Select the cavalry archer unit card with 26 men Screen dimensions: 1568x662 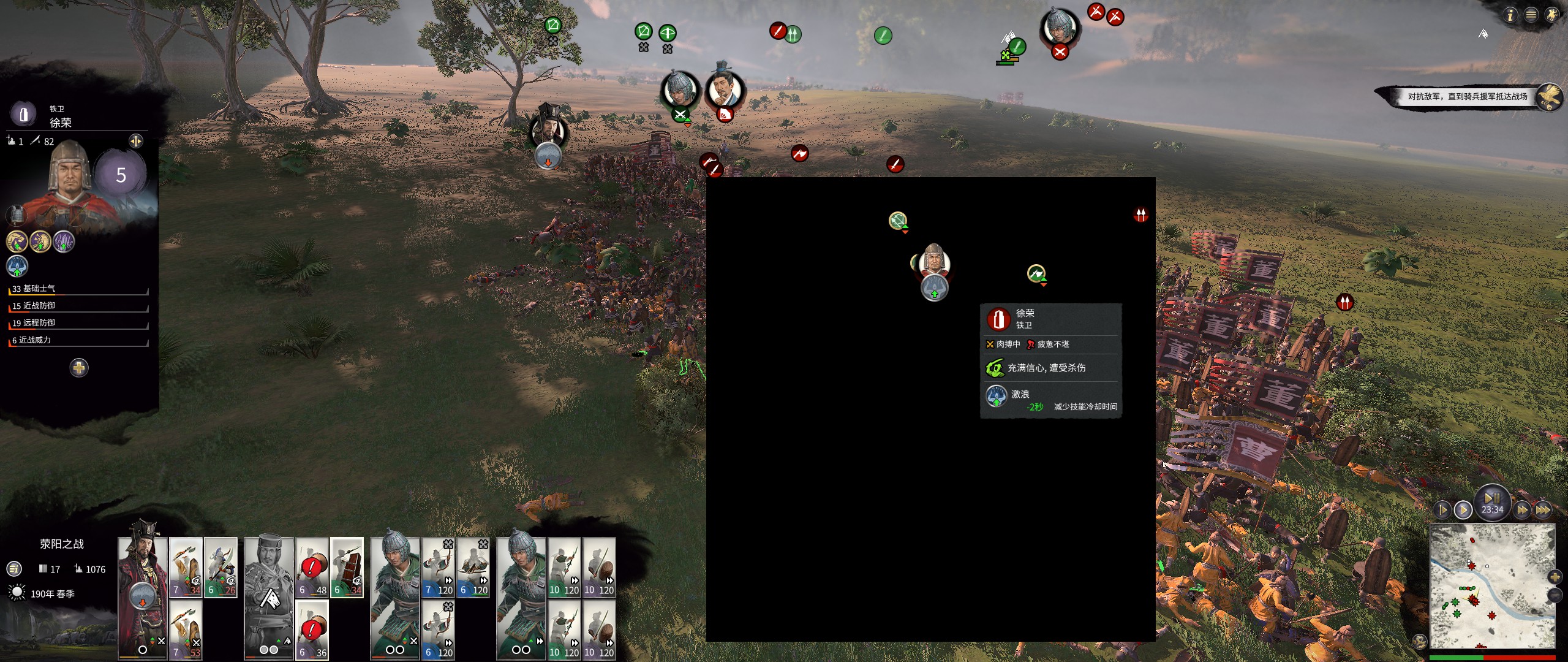point(221,568)
